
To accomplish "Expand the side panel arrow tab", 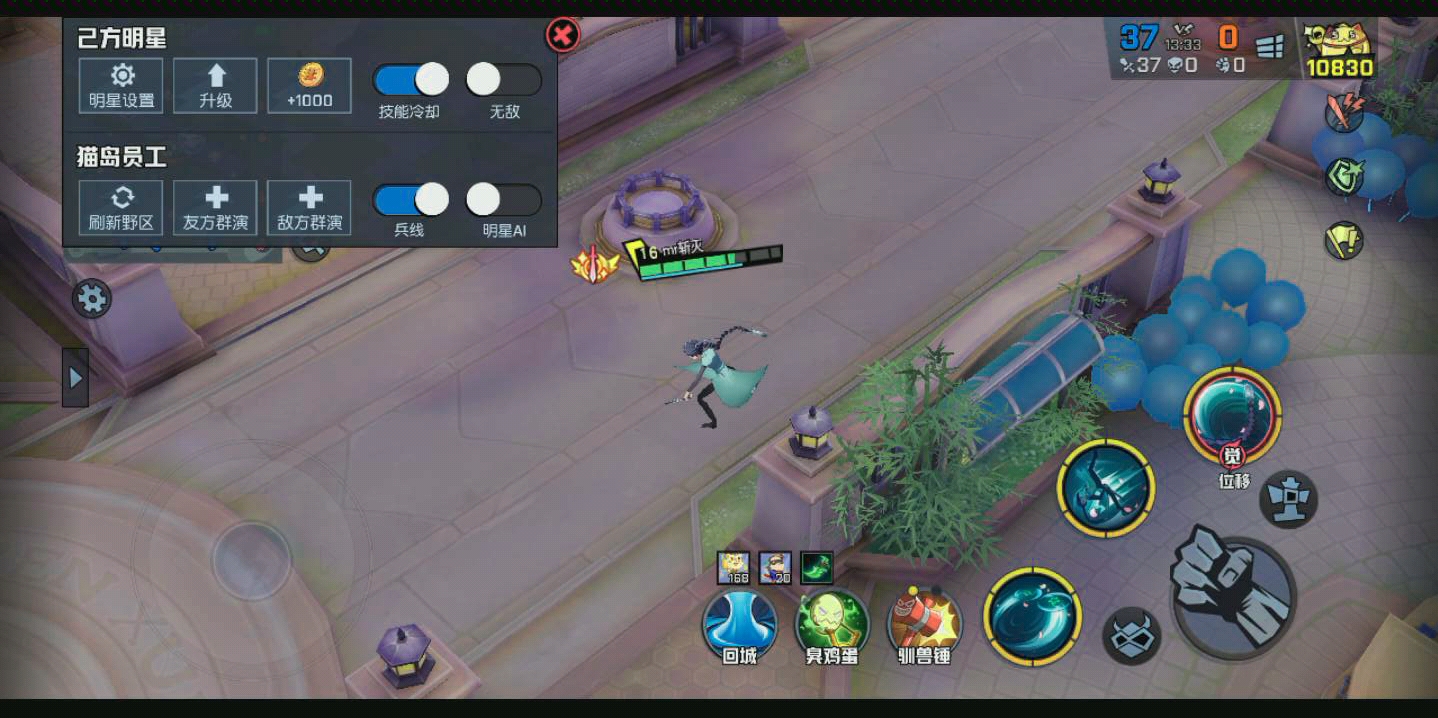I will pyautogui.click(x=75, y=377).
